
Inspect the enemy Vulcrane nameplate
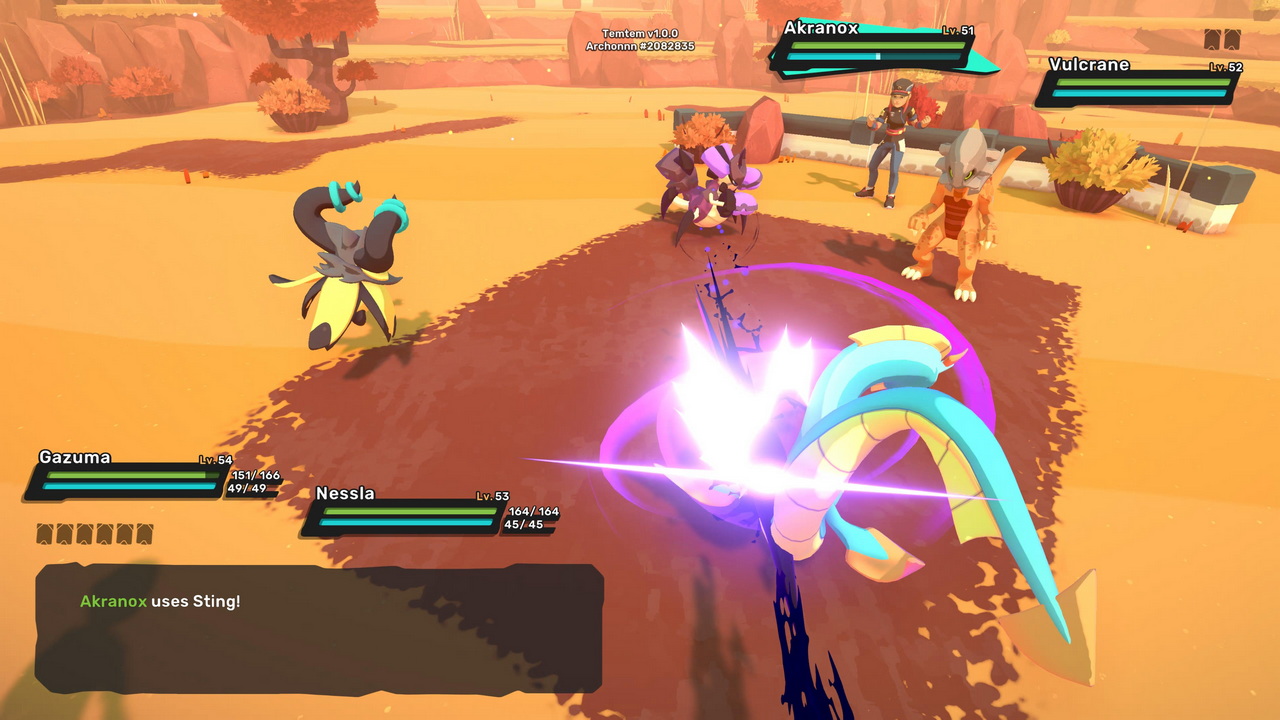click(x=1140, y=84)
